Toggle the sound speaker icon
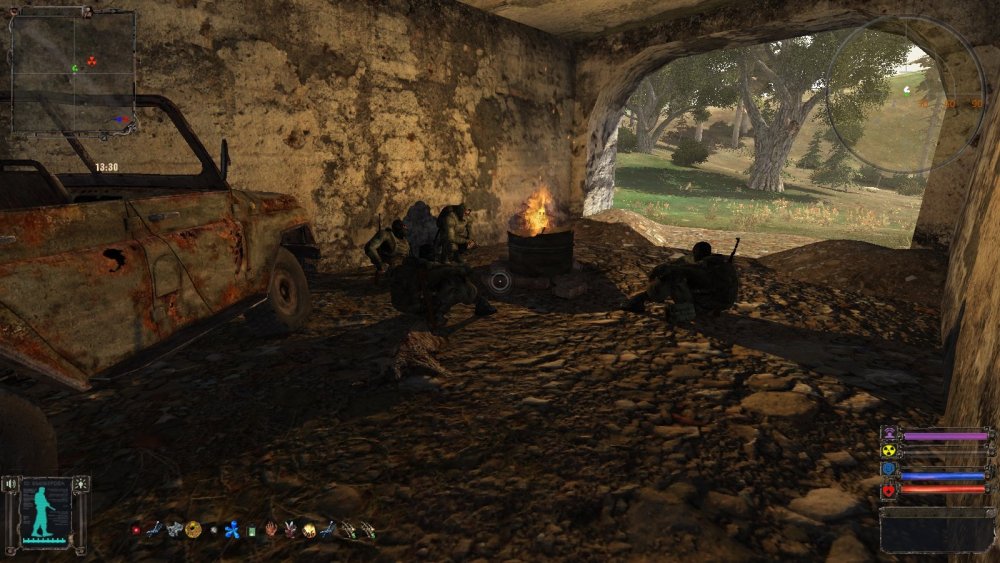 coord(11,484)
